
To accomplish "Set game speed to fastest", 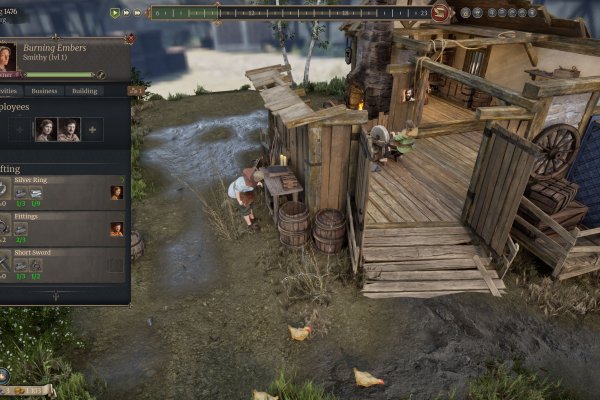I will [138, 13].
